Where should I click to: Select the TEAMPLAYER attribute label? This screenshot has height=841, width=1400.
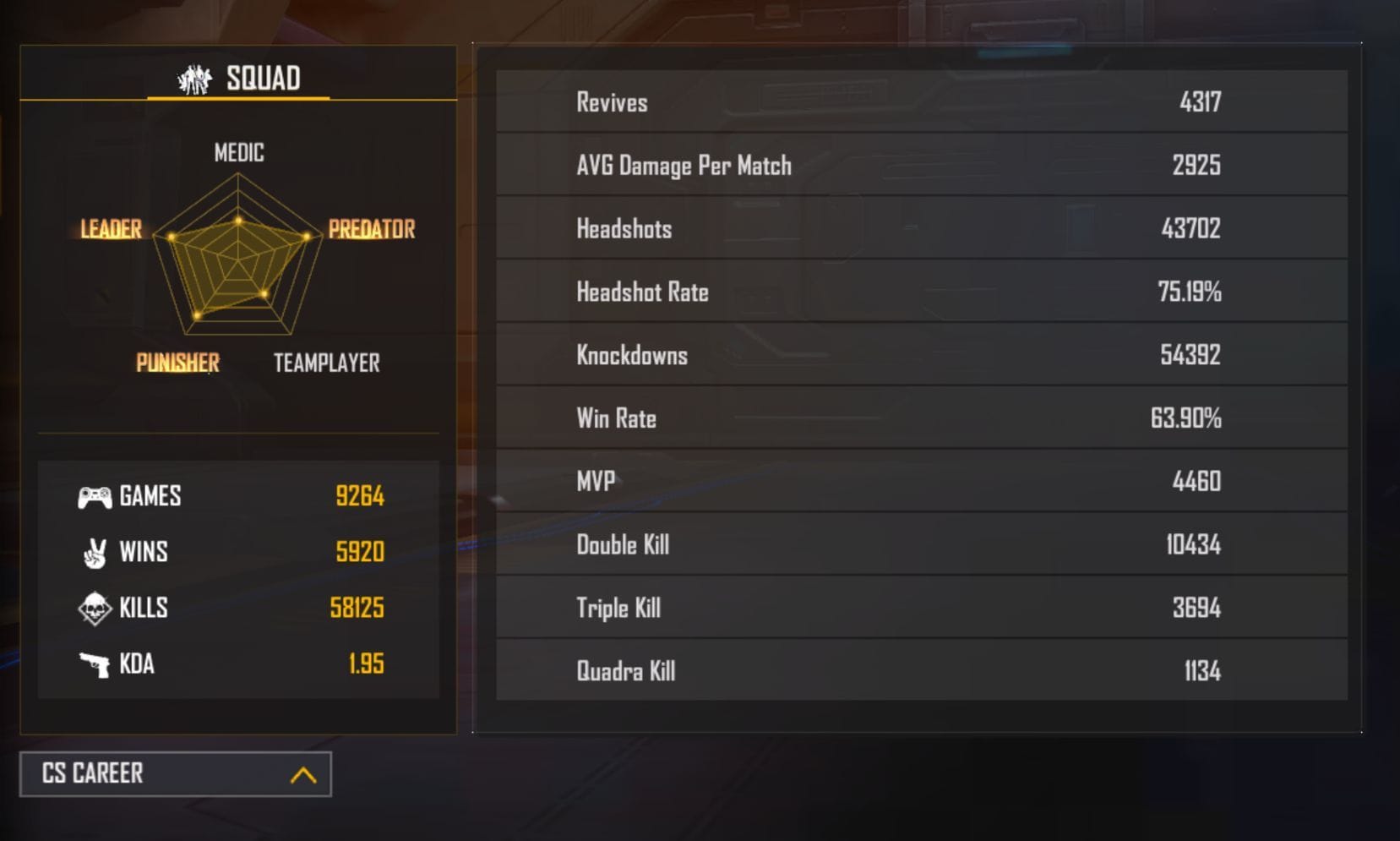[325, 363]
